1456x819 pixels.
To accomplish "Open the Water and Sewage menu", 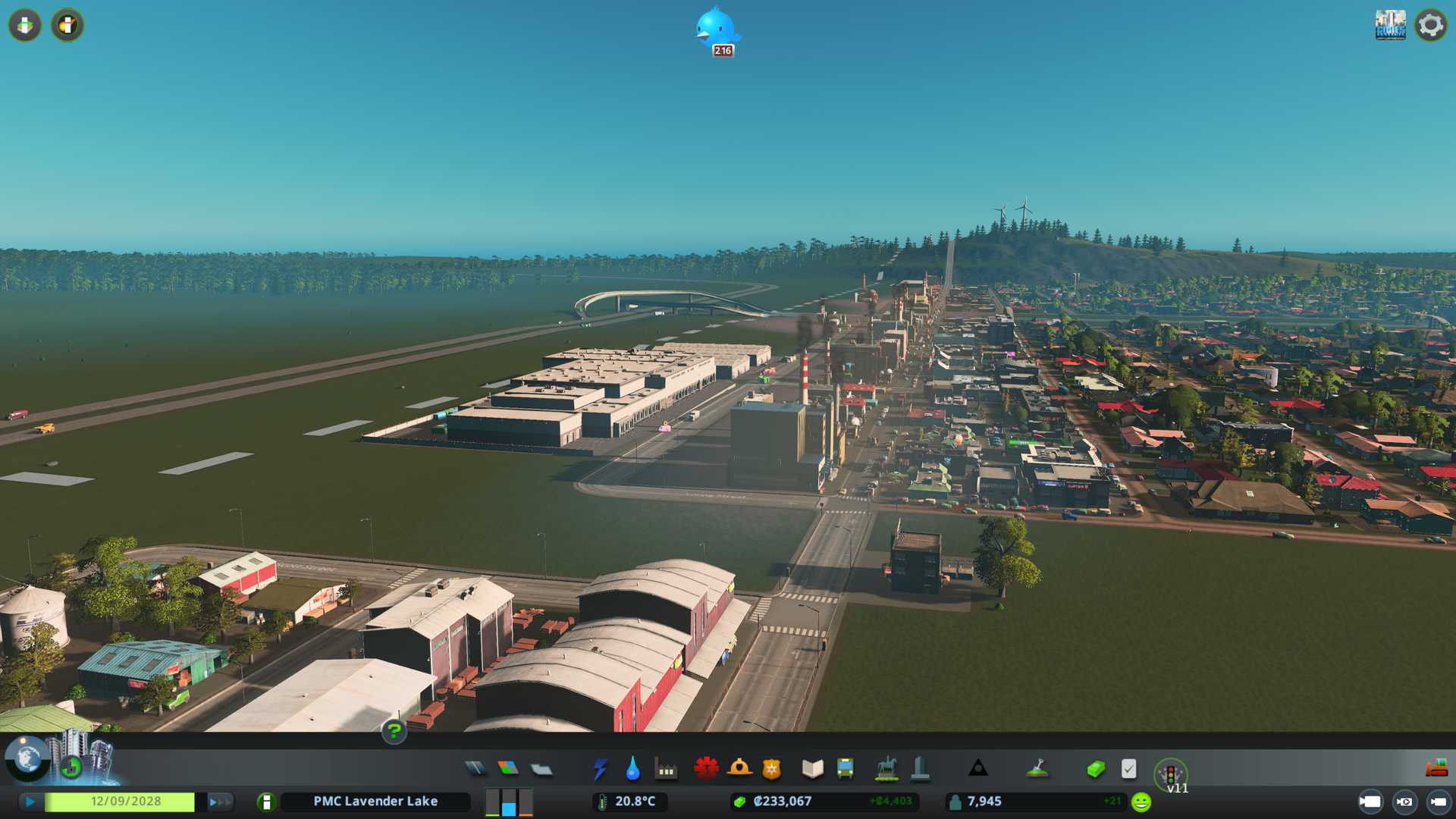I will [x=632, y=769].
